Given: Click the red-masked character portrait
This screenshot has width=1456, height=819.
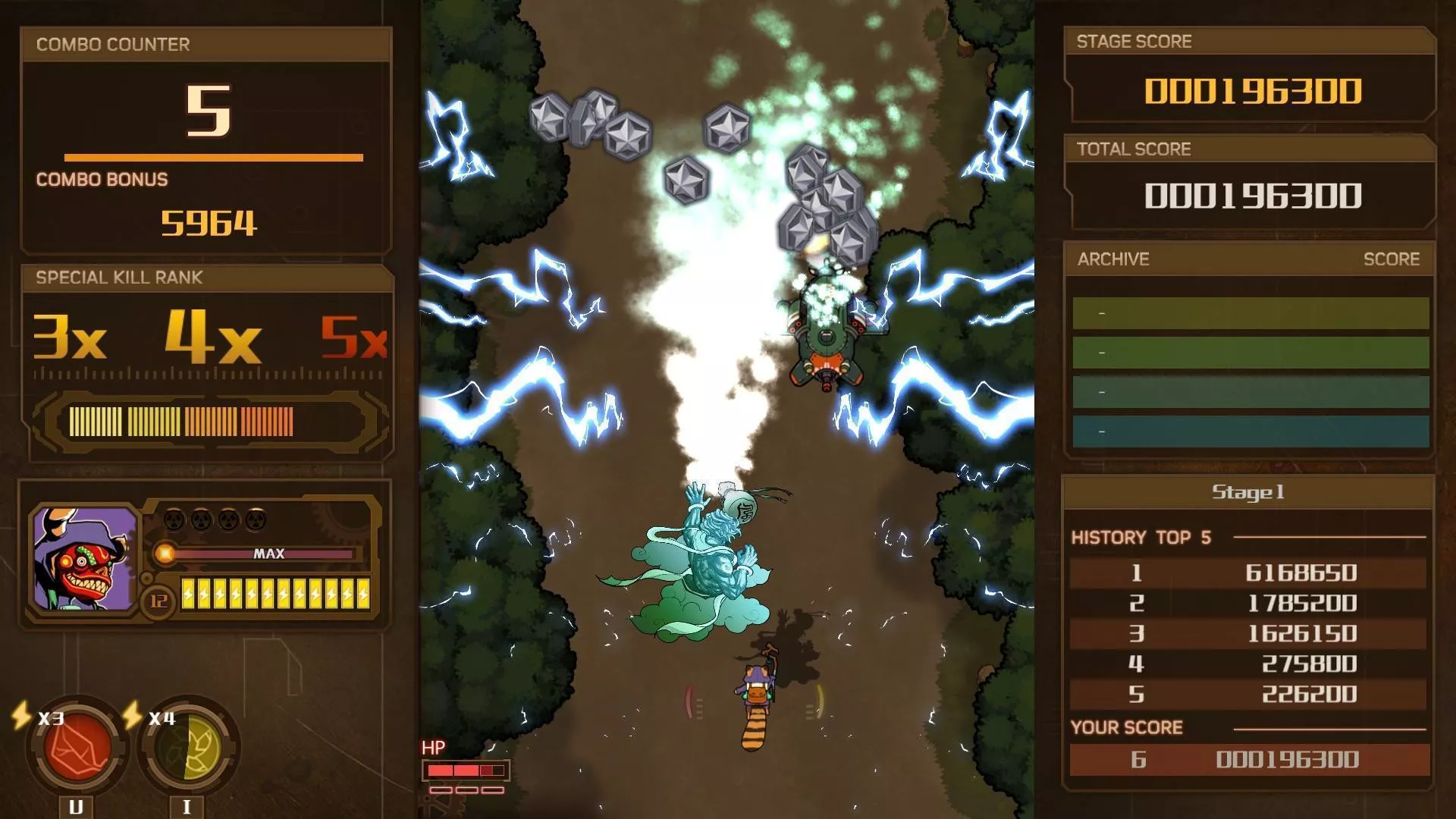Looking at the screenshot, I should 84,559.
